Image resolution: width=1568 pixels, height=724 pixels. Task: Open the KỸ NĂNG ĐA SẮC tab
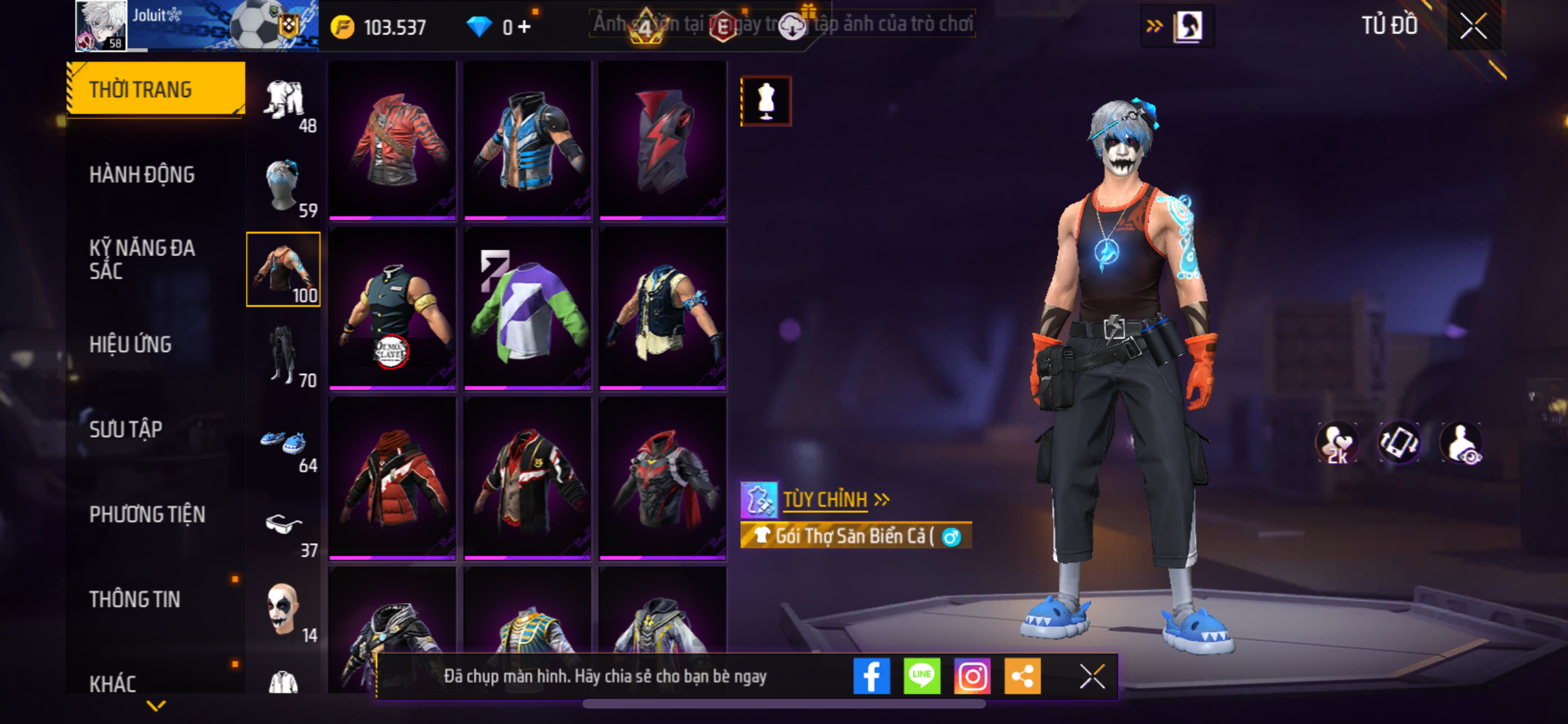click(142, 259)
